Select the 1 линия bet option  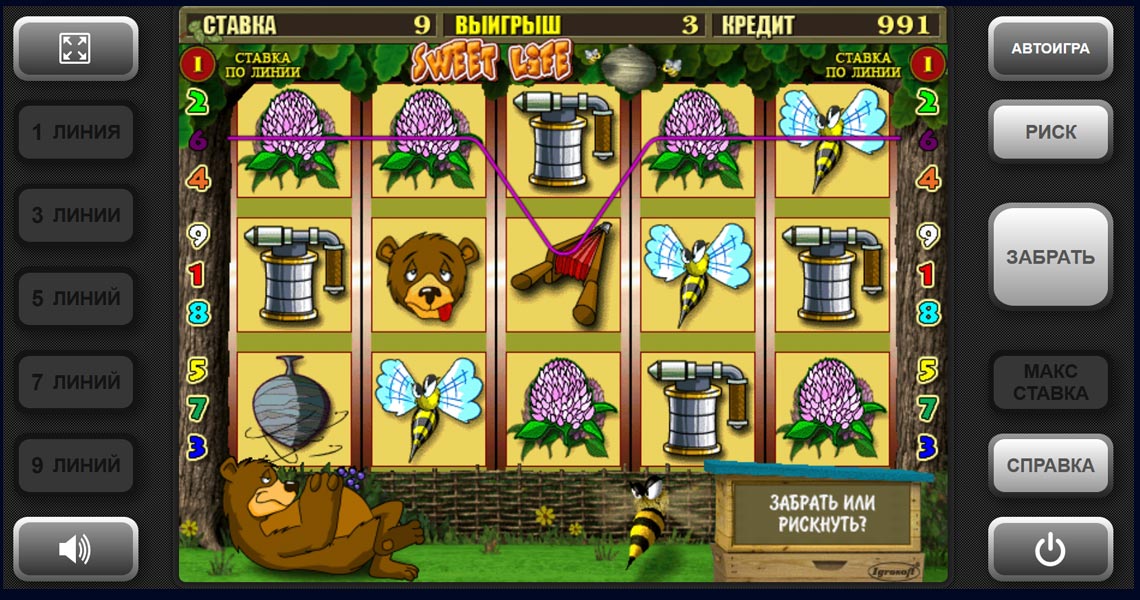point(75,132)
